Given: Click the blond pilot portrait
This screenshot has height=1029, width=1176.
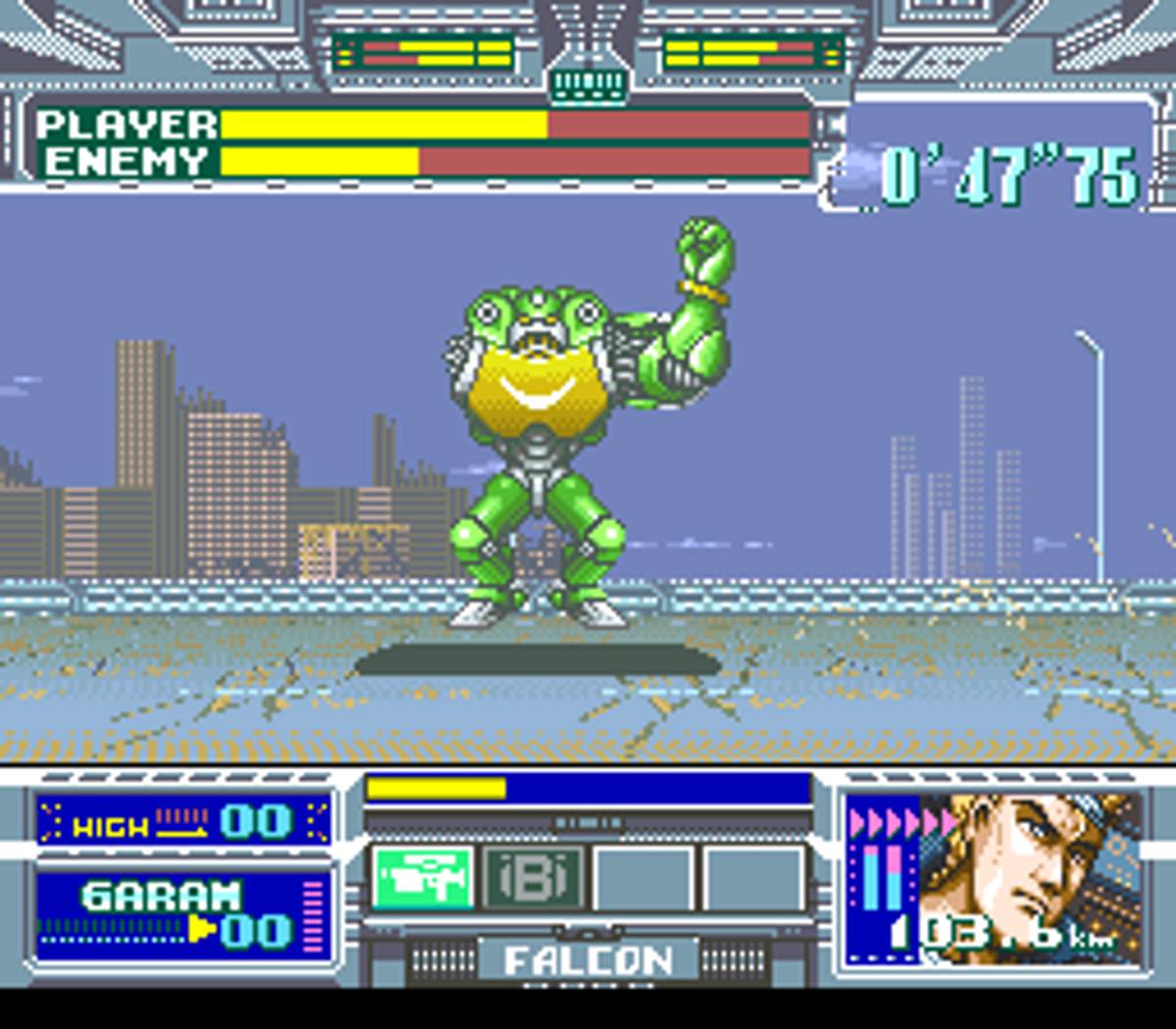Looking at the screenshot, I should point(1029,872).
